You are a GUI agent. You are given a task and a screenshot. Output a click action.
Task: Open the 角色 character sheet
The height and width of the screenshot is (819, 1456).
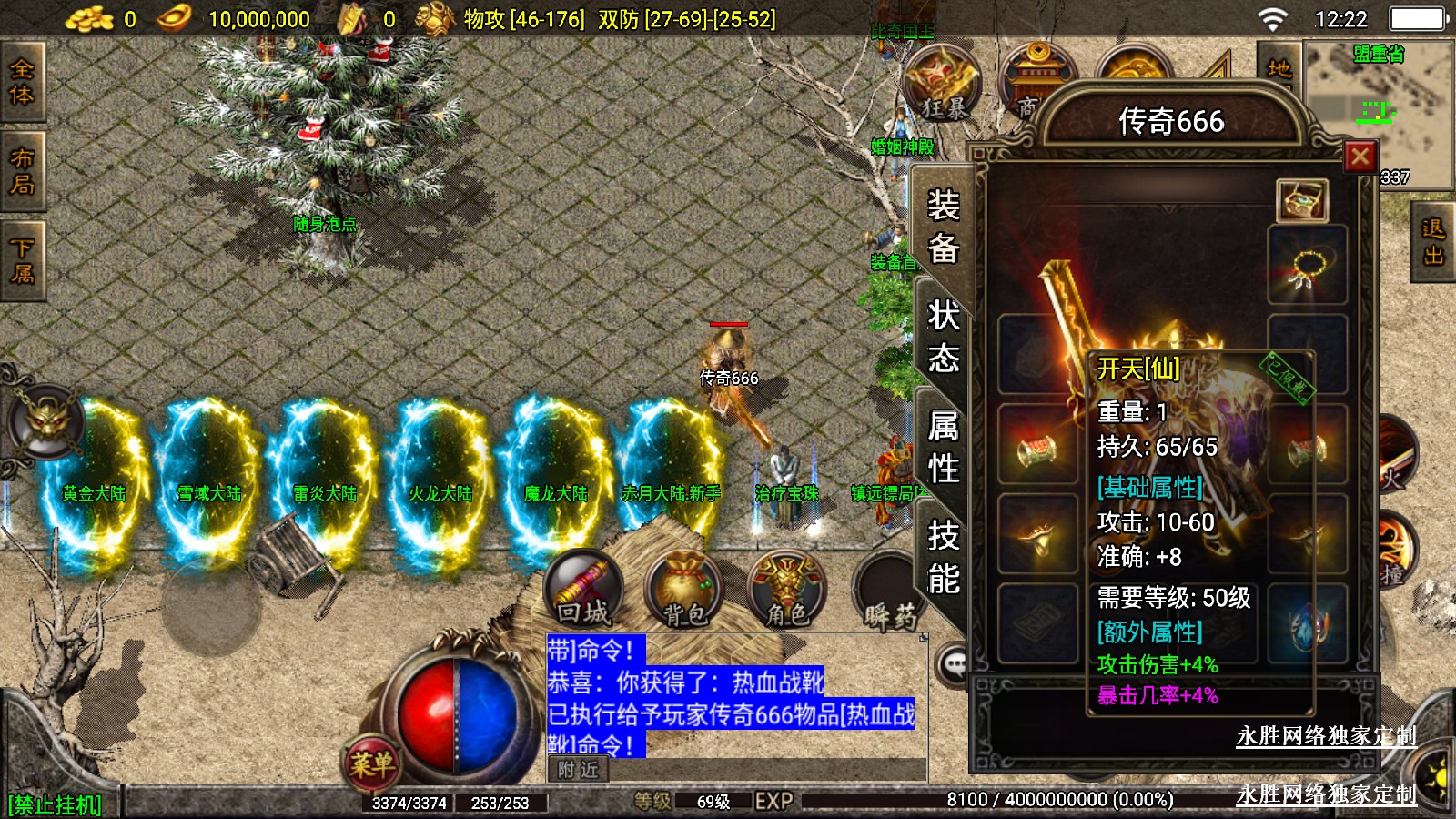pos(786,590)
